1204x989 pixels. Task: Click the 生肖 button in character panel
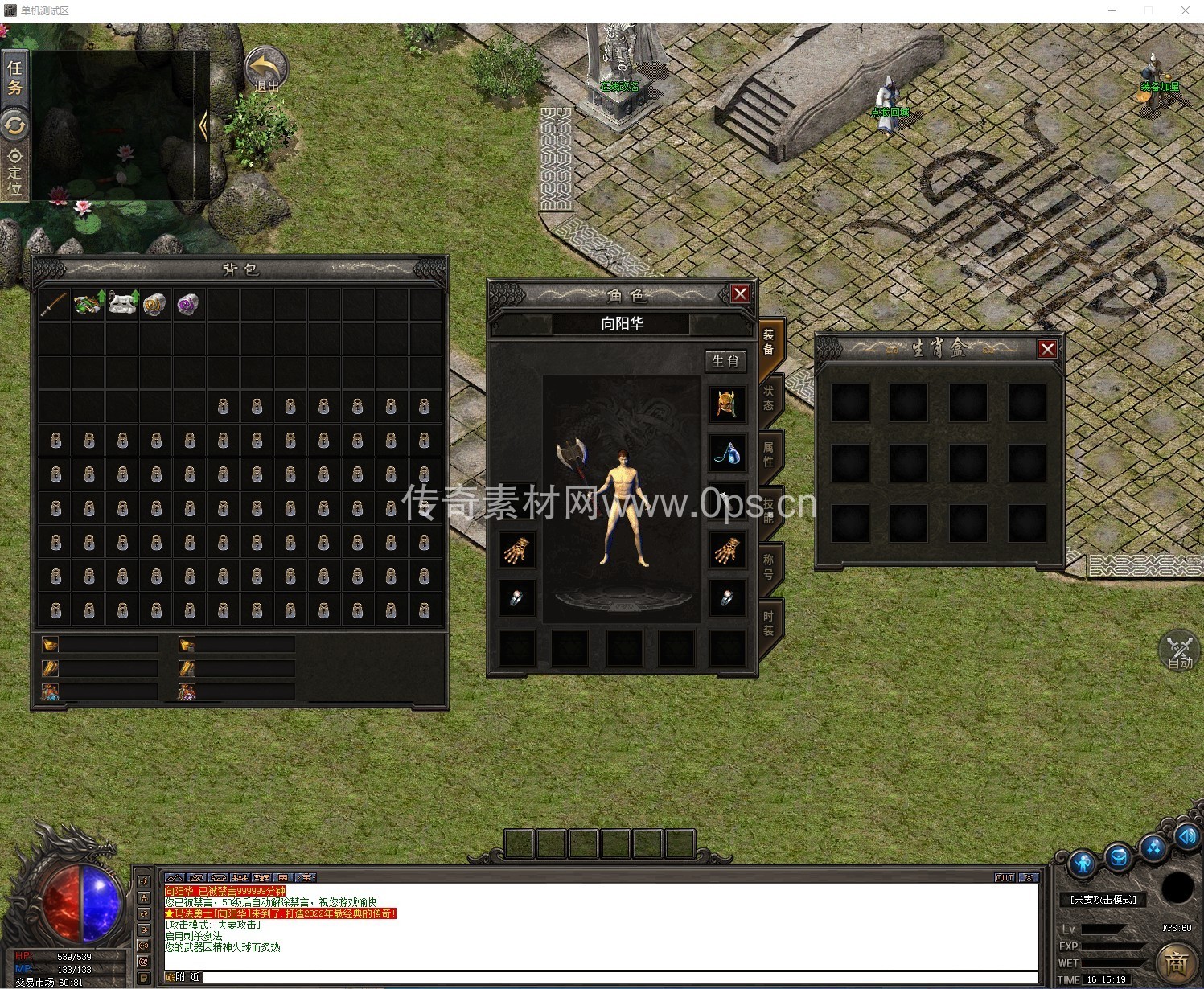coord(725,361)
